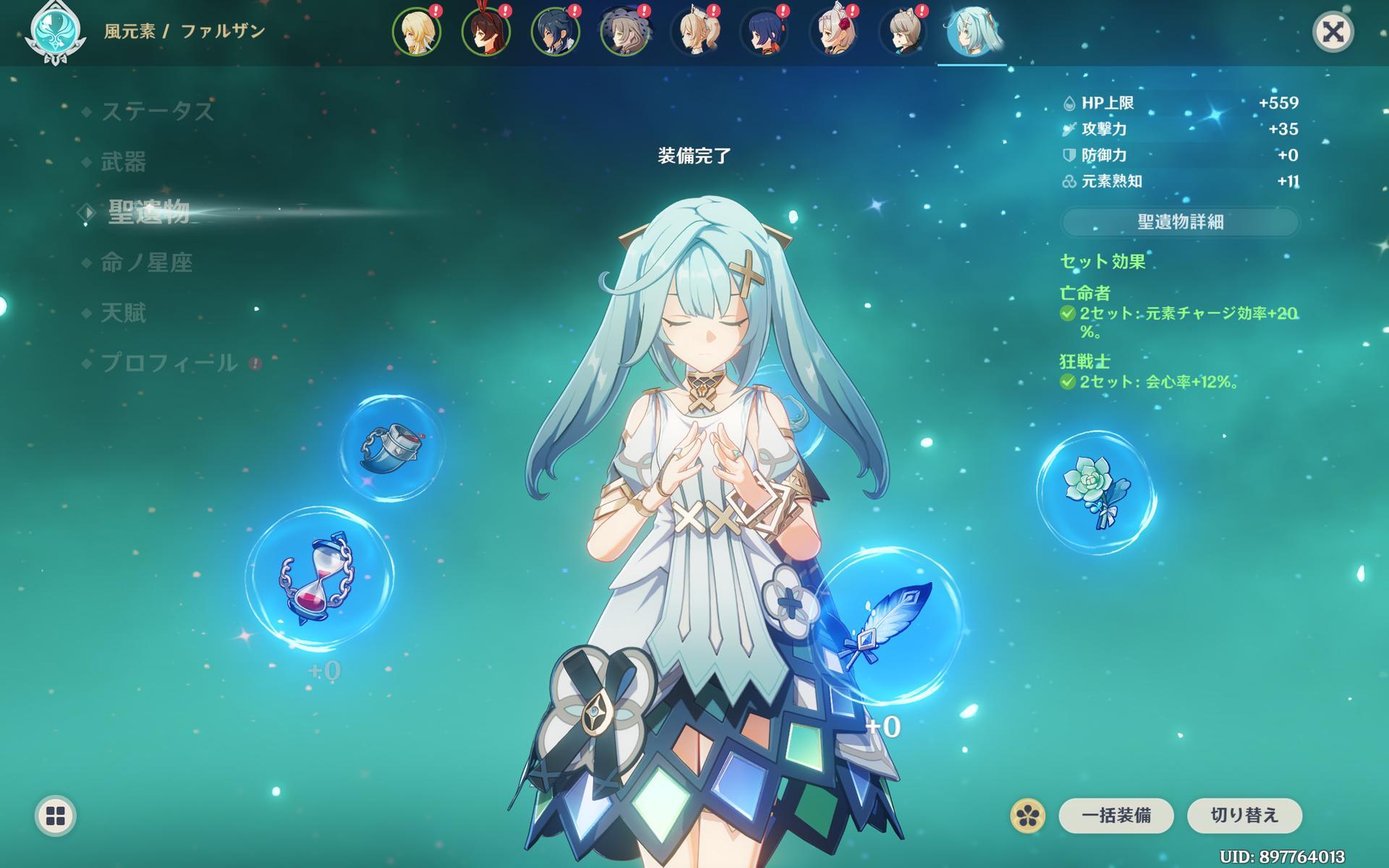The height and width of the screenshot is (868, 1389).
Task: Switch to the blonde Traveler portrait
Action: click(417, 33)
